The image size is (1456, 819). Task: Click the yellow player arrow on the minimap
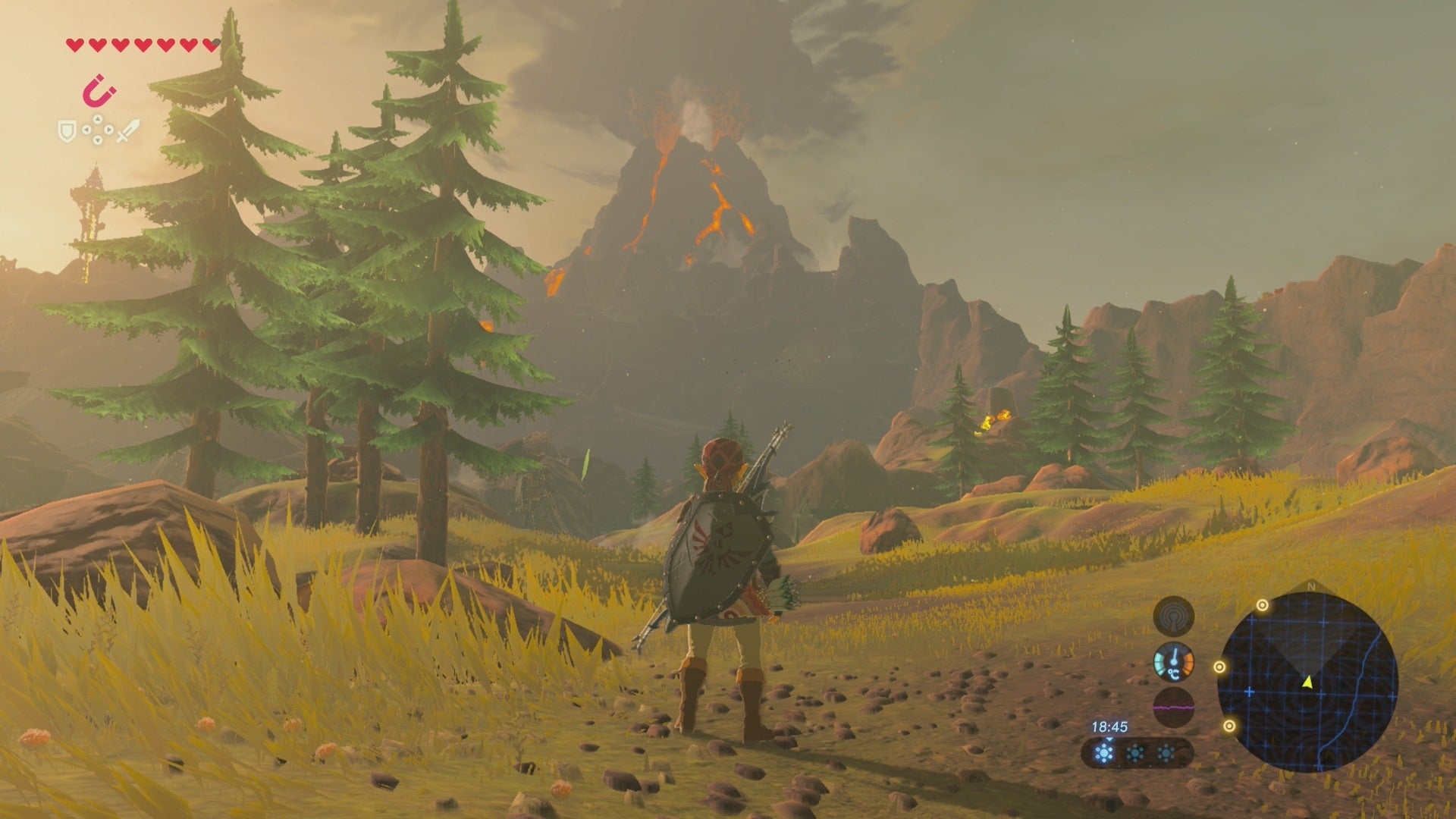tap(1307, 682)
